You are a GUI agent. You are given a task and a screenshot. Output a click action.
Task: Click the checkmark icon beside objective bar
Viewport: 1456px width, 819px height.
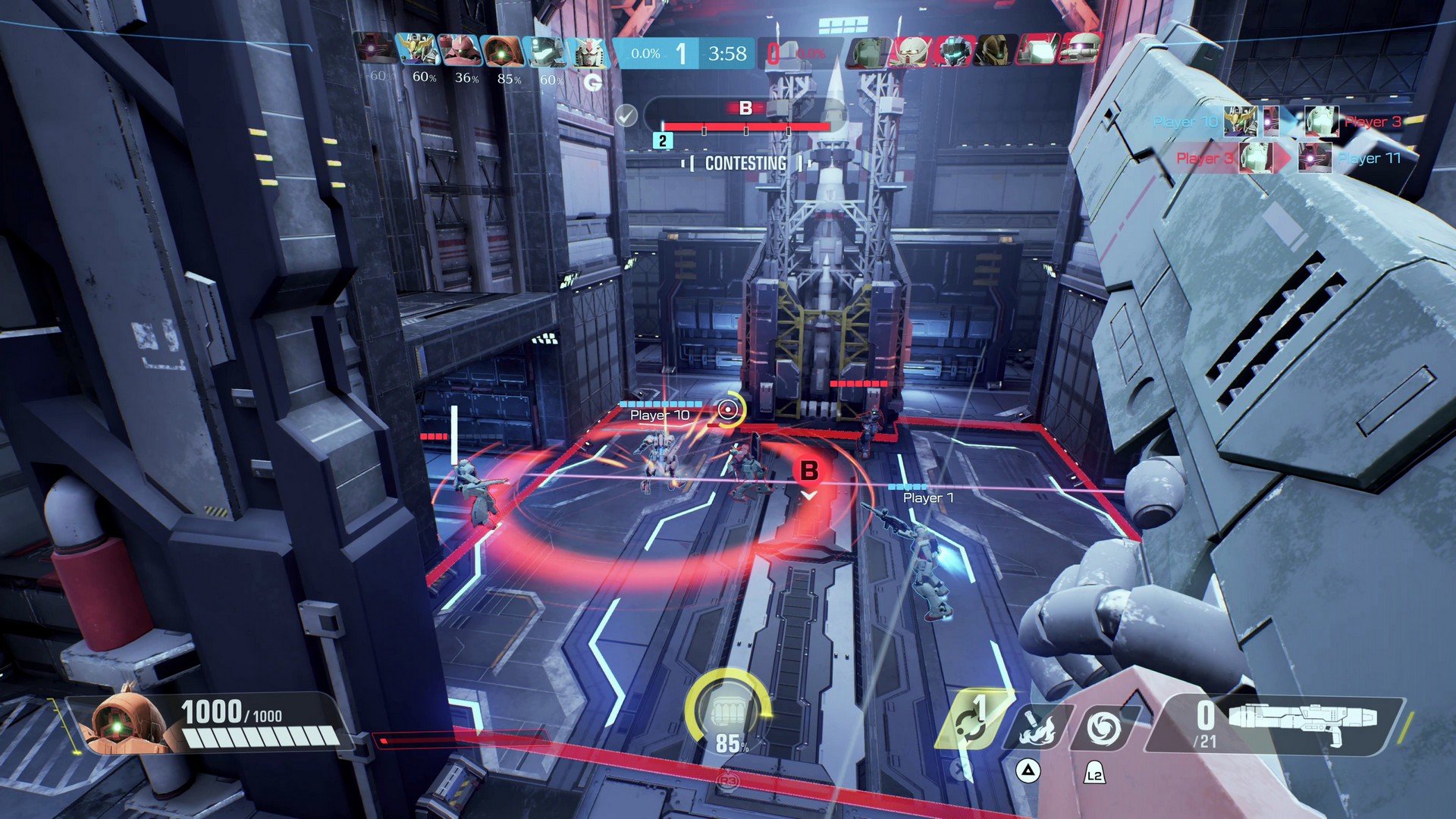coord(626,115)
